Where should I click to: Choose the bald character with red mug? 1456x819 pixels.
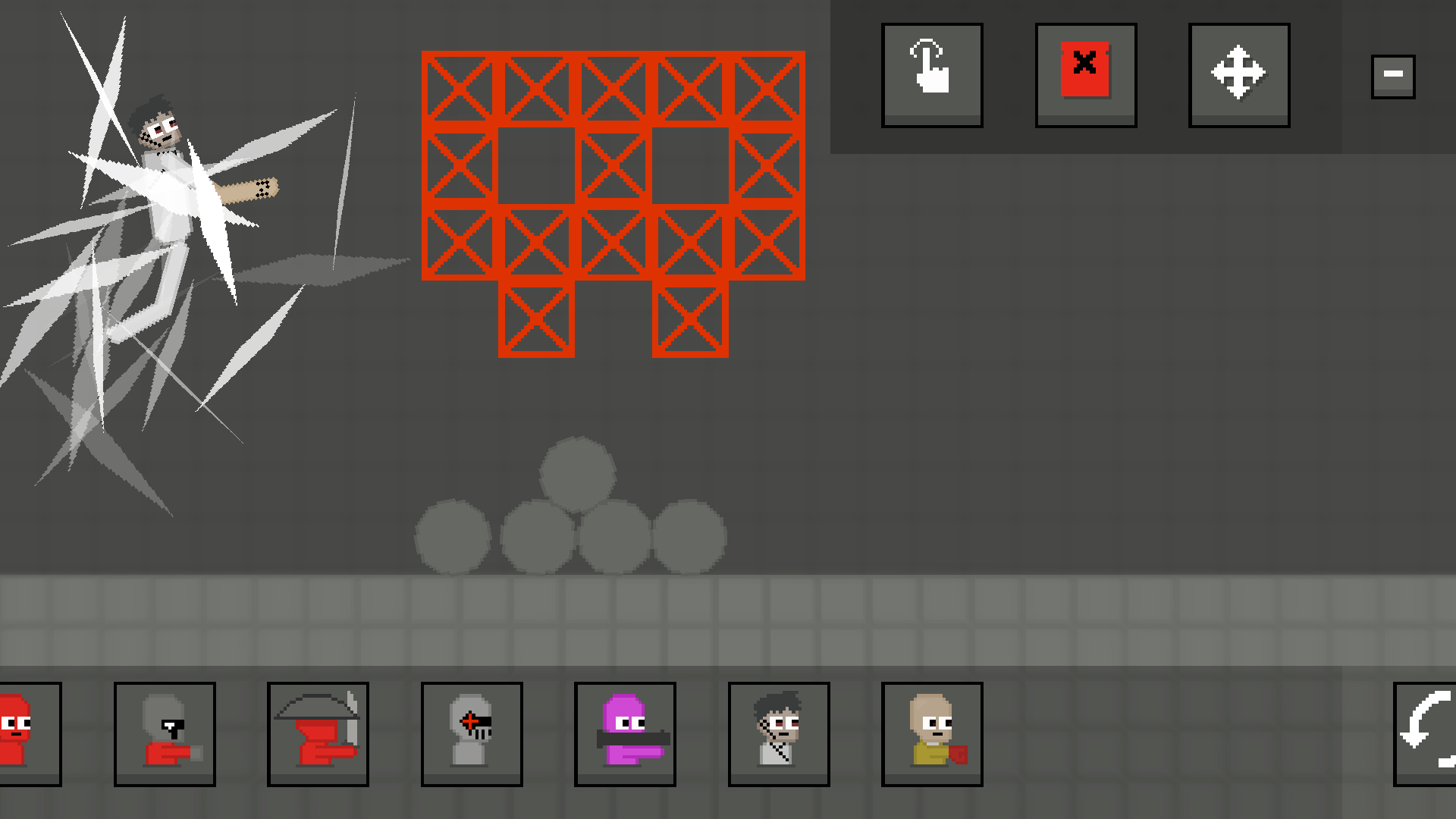click(x=932, y=733)
